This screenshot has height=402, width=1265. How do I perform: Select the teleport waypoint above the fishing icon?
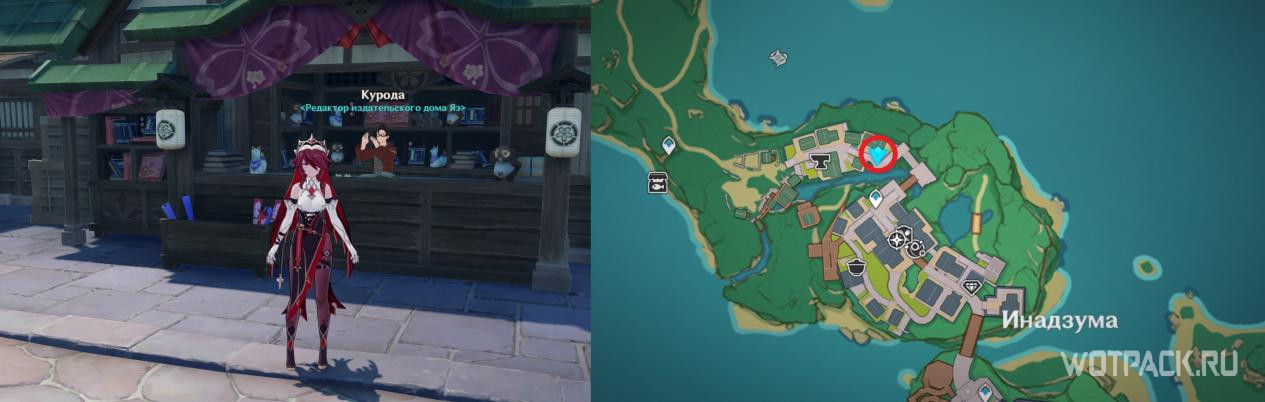[x=668, y=147]
